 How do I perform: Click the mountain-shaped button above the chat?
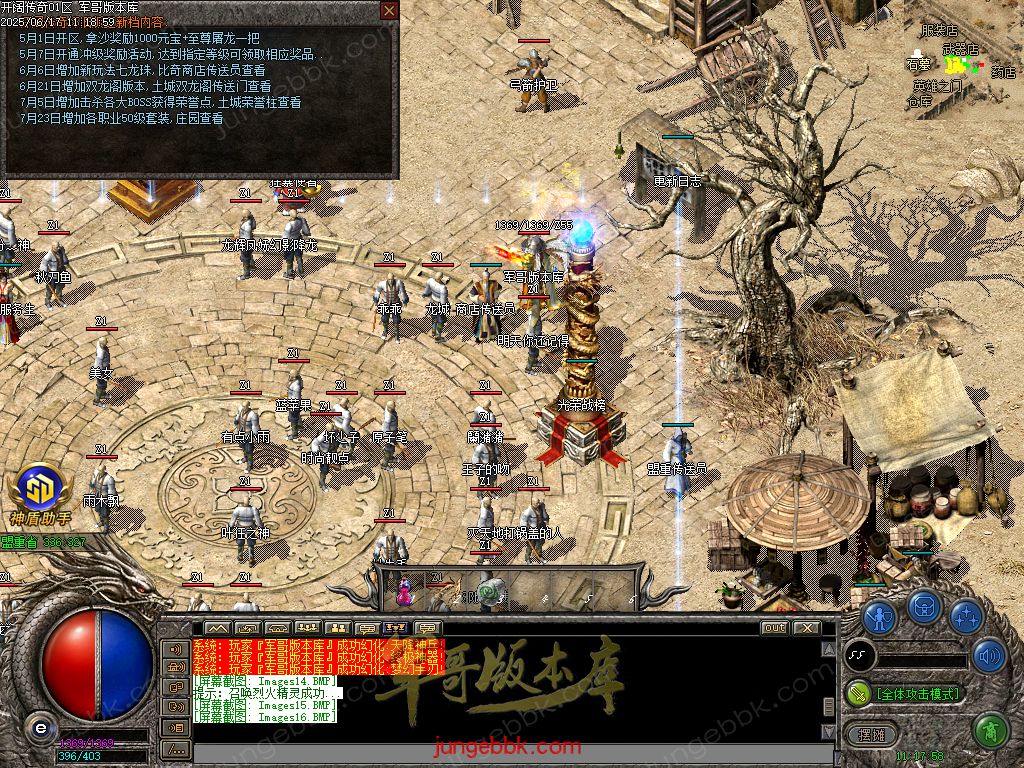(x=217, y=628)
